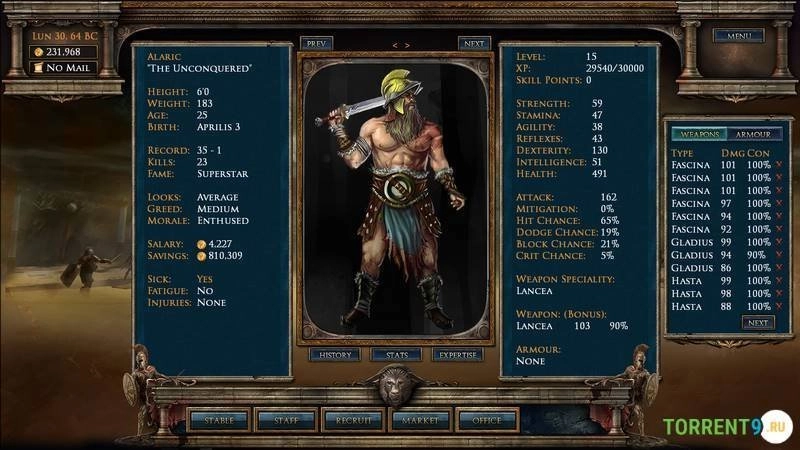
Task: Show the previous gladiator with Prev
Action: pyautogui.click(x=317, y=44)
